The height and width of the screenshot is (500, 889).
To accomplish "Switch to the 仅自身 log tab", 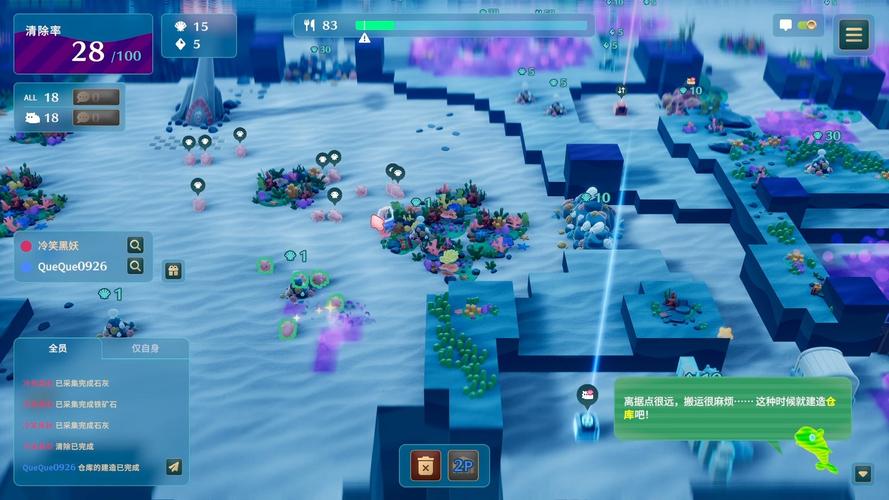I will 145,349.
